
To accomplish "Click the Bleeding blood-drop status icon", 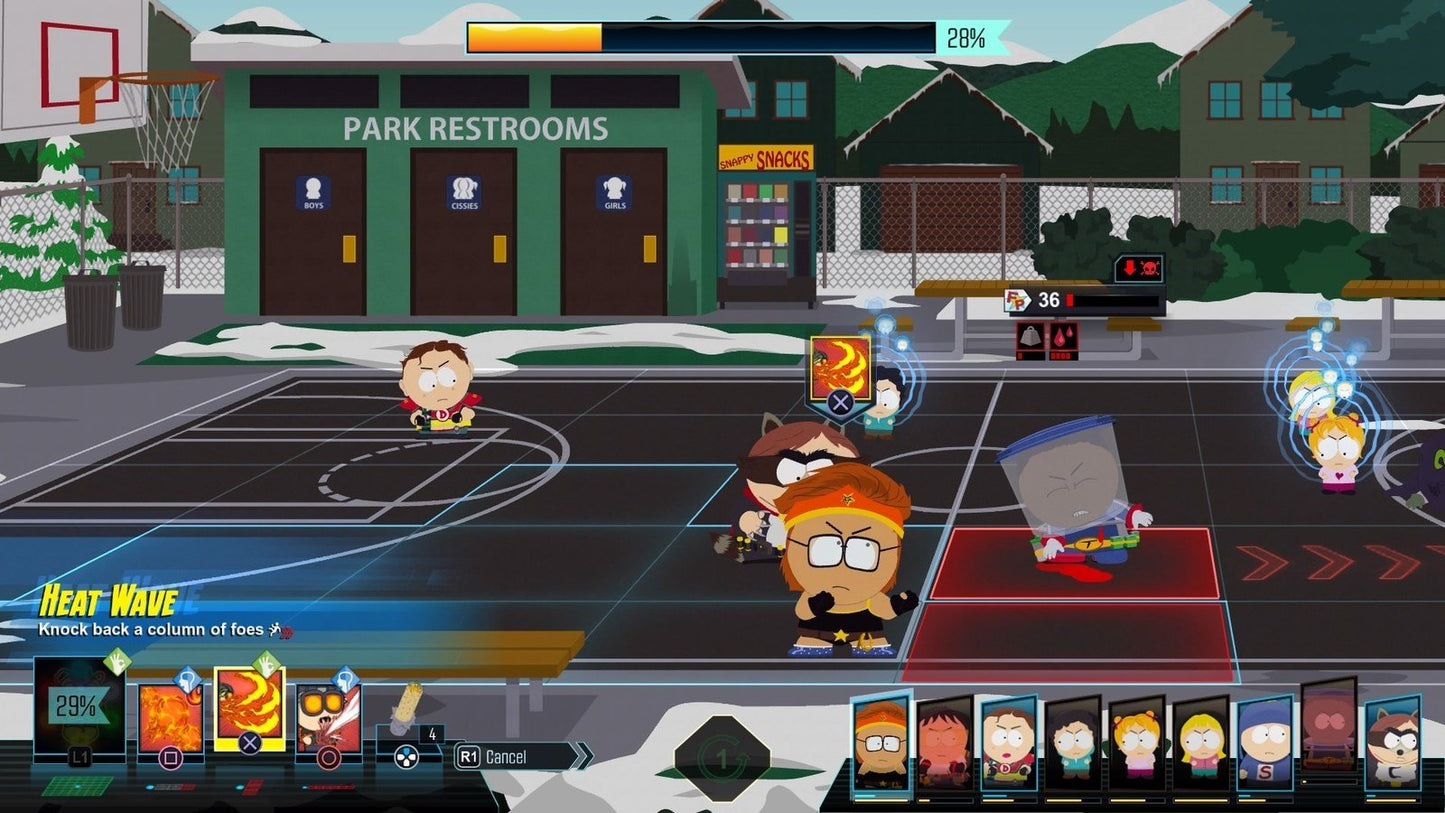I will tap(1062, 336).
